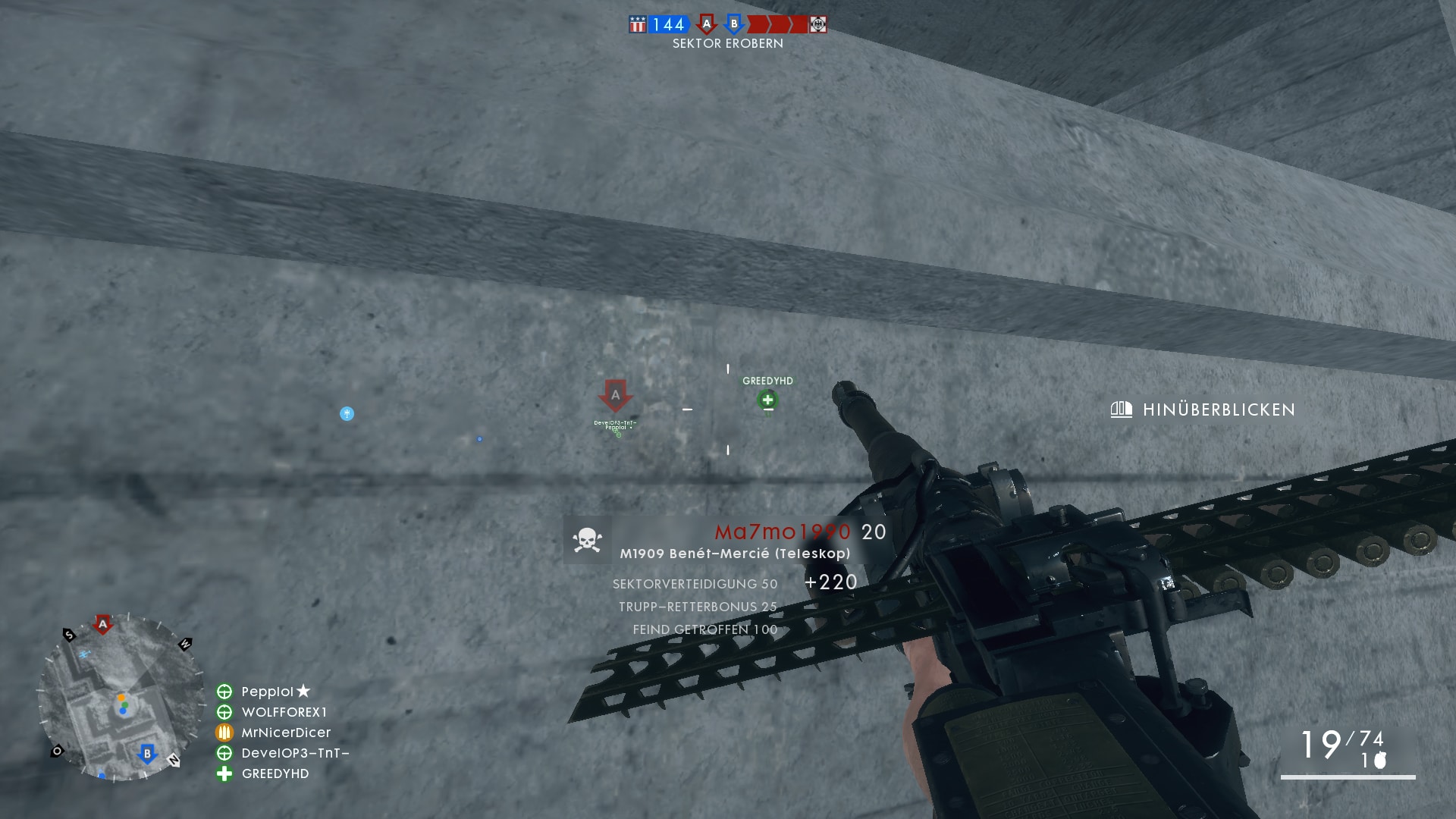Click the blue teammate marker on wall
1456x819 pixels.
(x=347, y=413)
